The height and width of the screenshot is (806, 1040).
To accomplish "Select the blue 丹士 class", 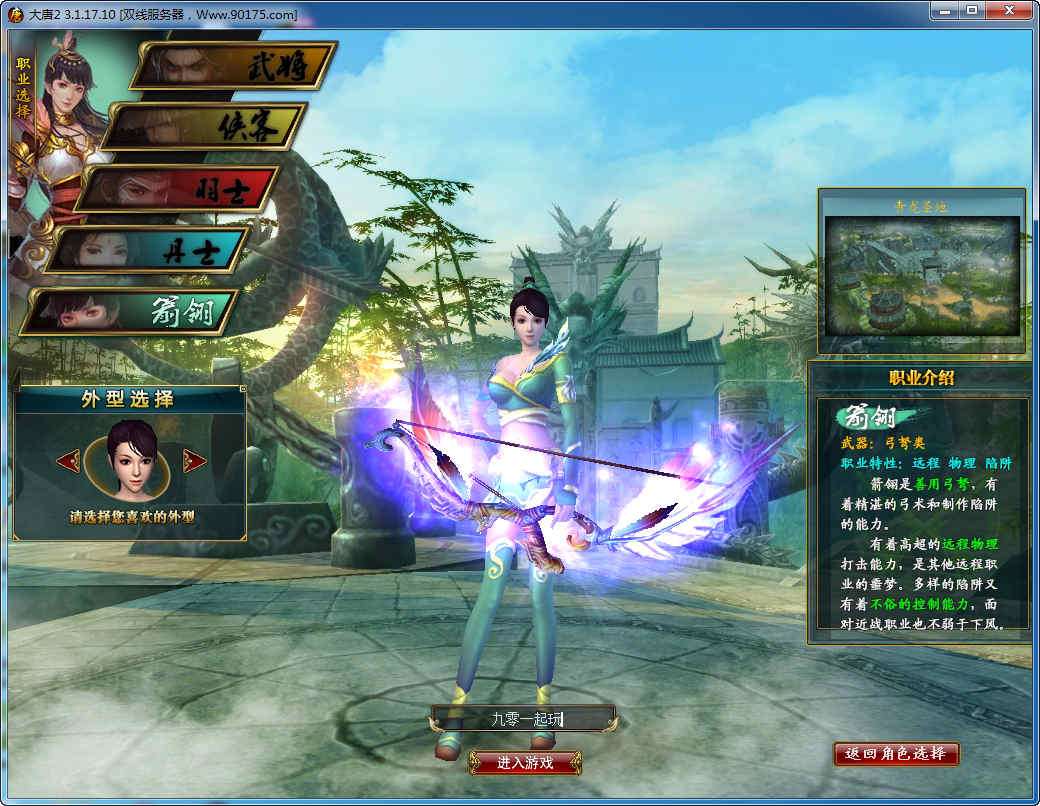I will point(150,250).
